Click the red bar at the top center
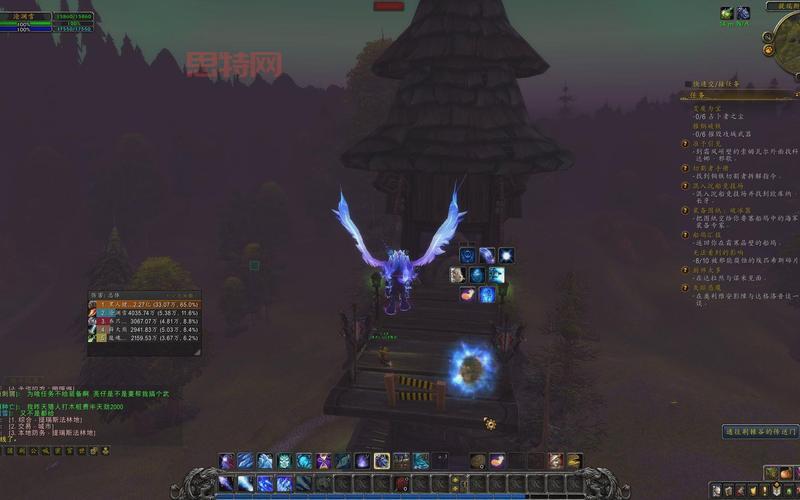This screenshot has width=800, height=500. [x=388, y=6]
